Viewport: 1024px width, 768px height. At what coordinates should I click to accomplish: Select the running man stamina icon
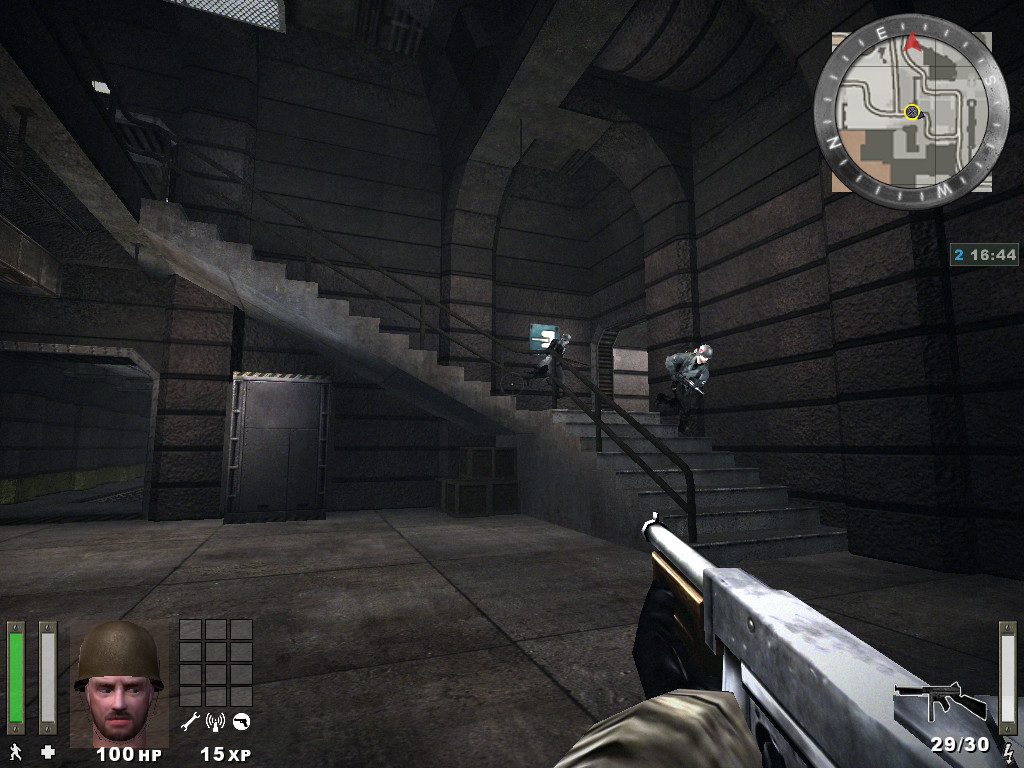[x=16, y=751]
